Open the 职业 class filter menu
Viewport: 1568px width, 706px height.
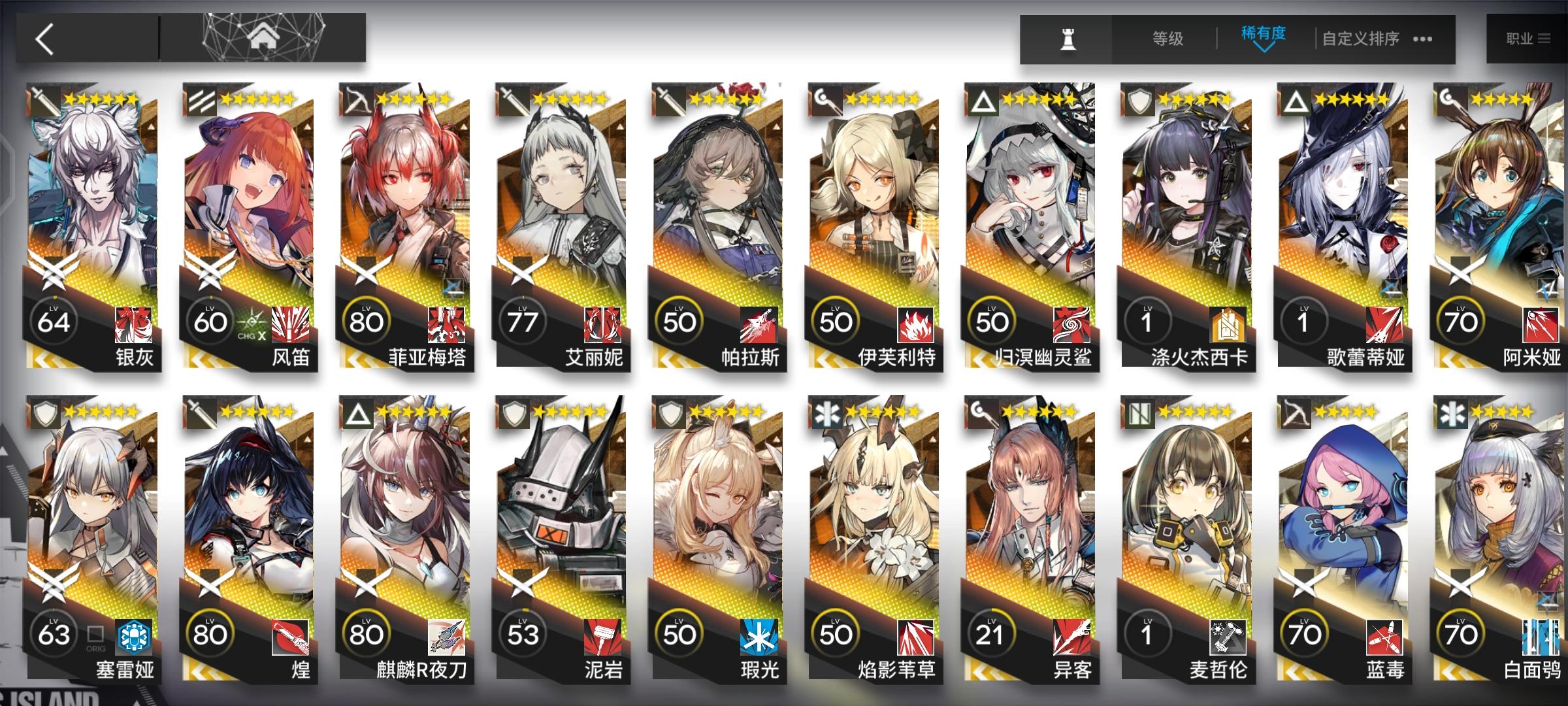pos(1532,37)
